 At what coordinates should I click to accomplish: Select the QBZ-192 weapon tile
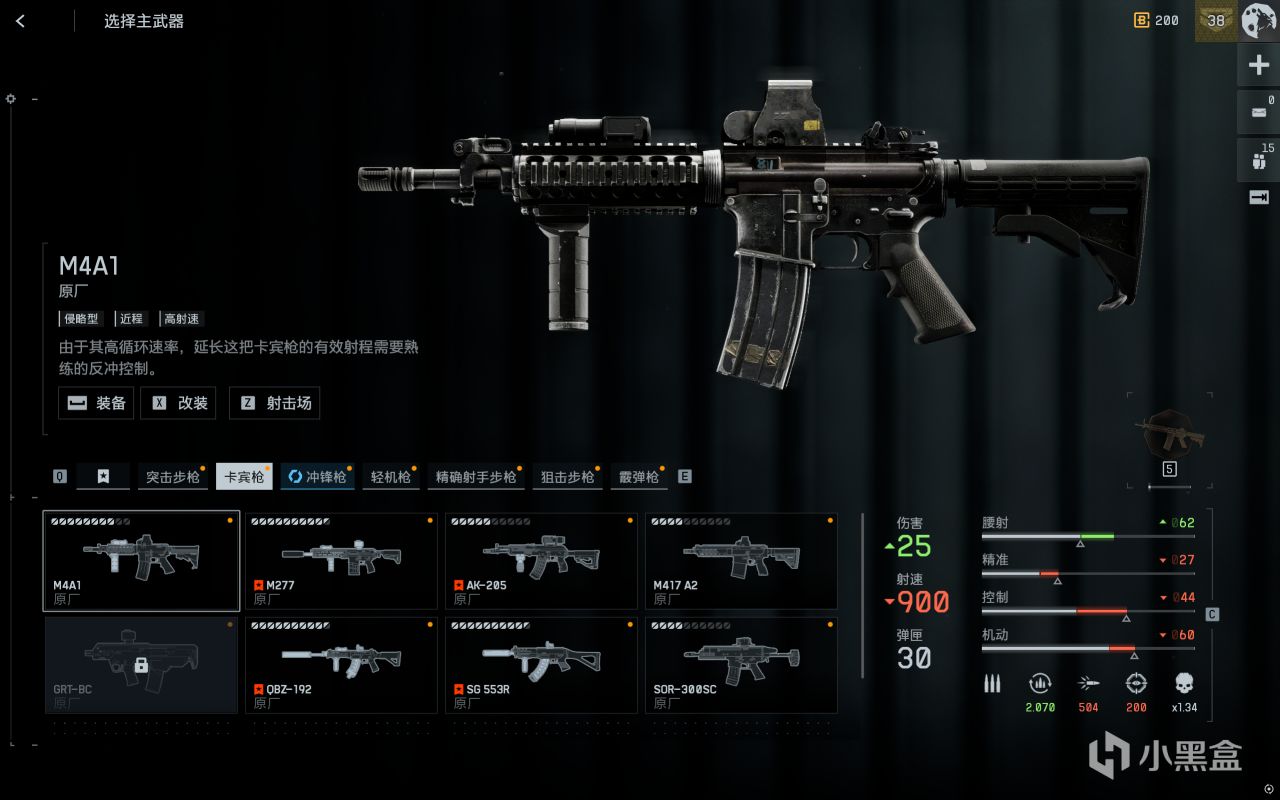point(341,665)
